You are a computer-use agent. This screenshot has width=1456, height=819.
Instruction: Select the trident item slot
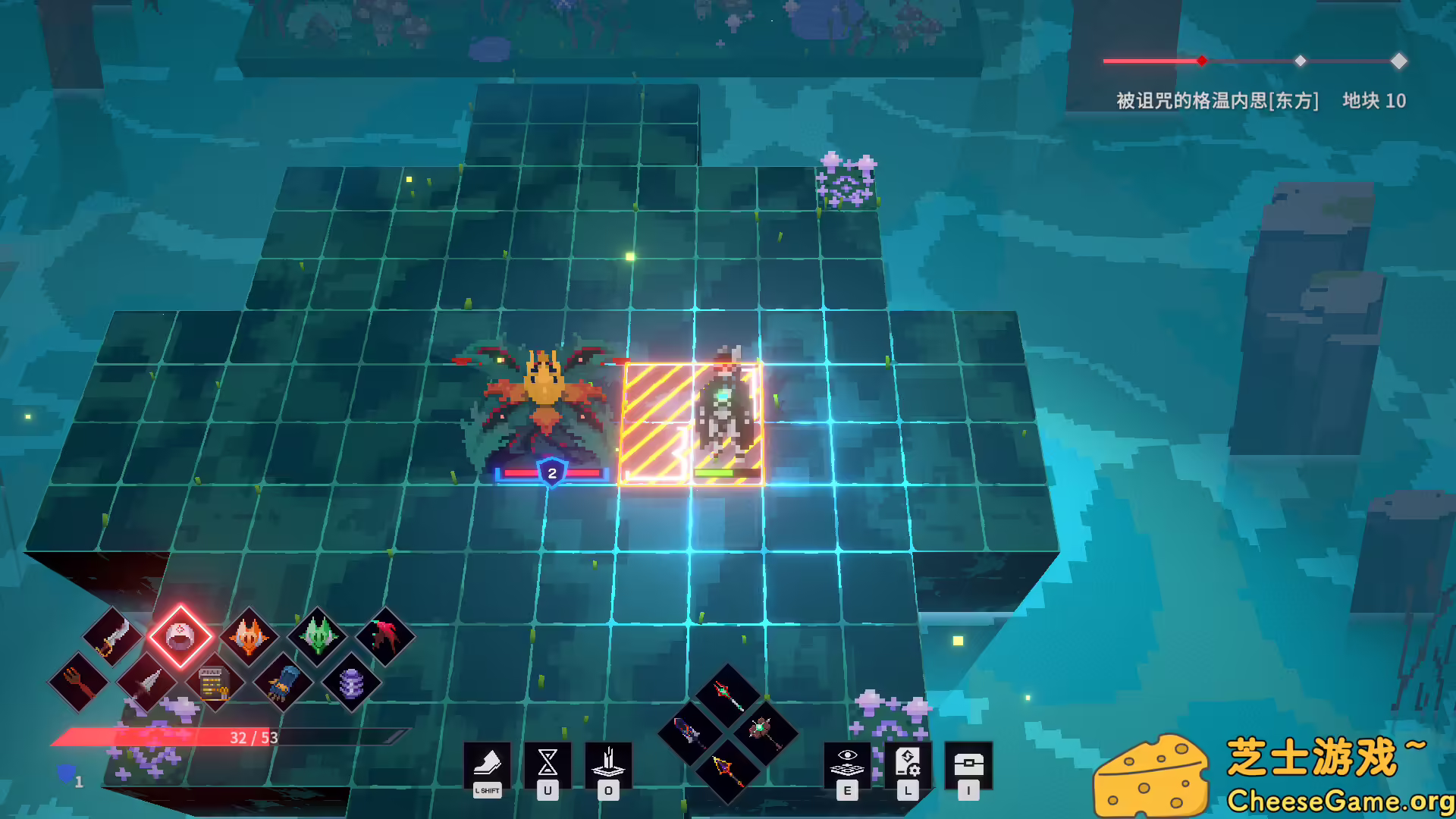pyautogui.click(x=79, y=682)
